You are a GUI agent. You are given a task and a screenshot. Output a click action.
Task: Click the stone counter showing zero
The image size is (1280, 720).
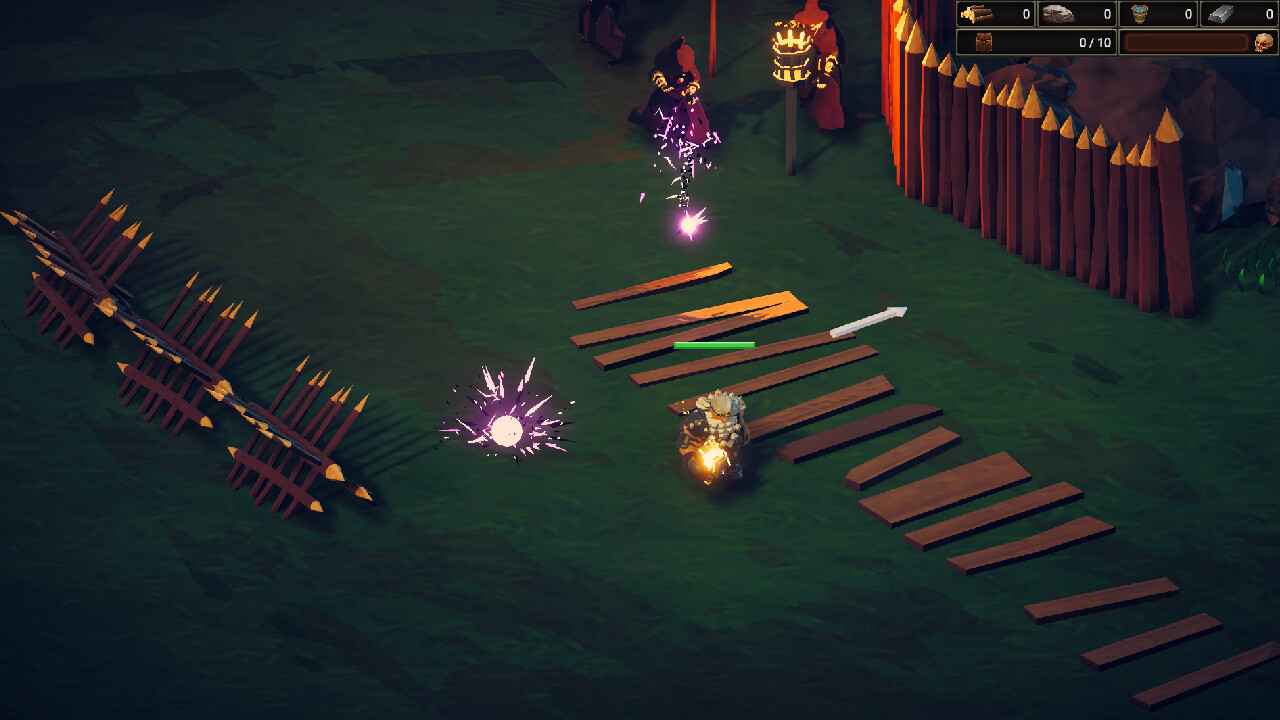(x=1107, y=12)
